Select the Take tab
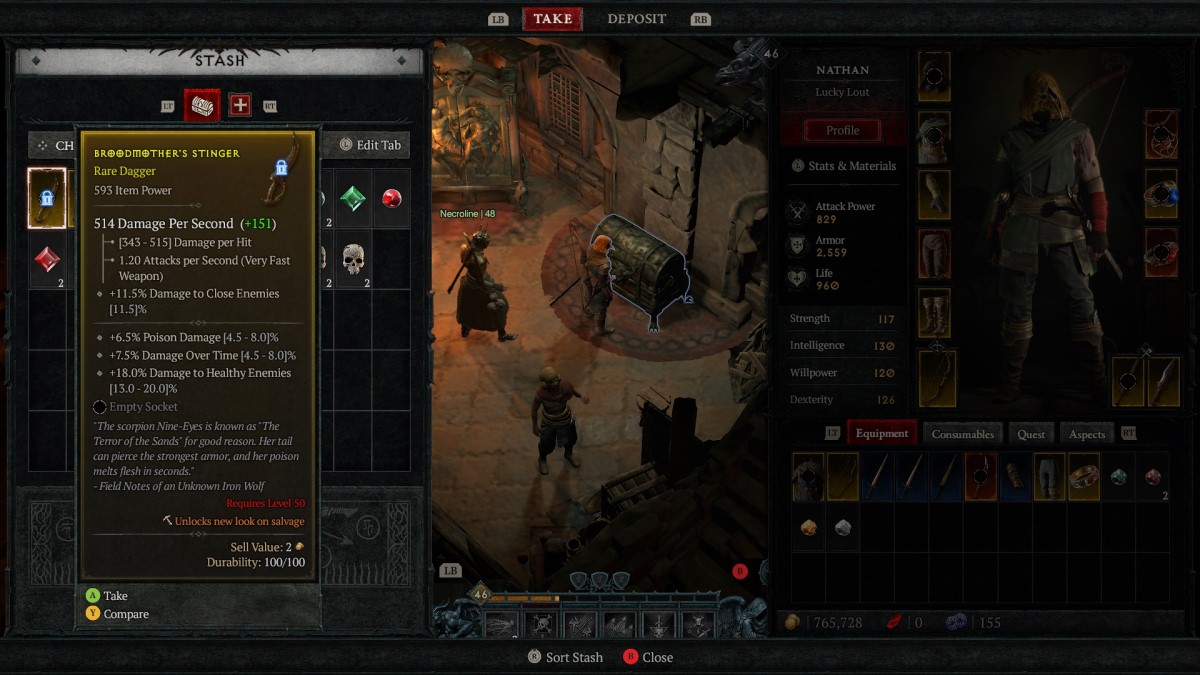 [552, 19]
